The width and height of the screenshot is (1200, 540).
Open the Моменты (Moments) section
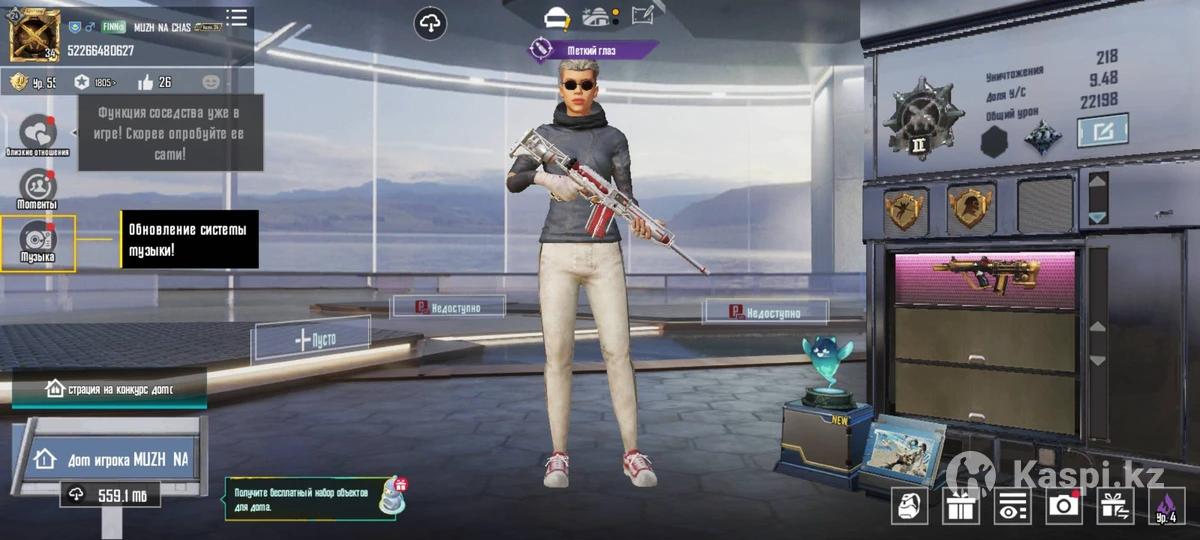coord(38,187)
